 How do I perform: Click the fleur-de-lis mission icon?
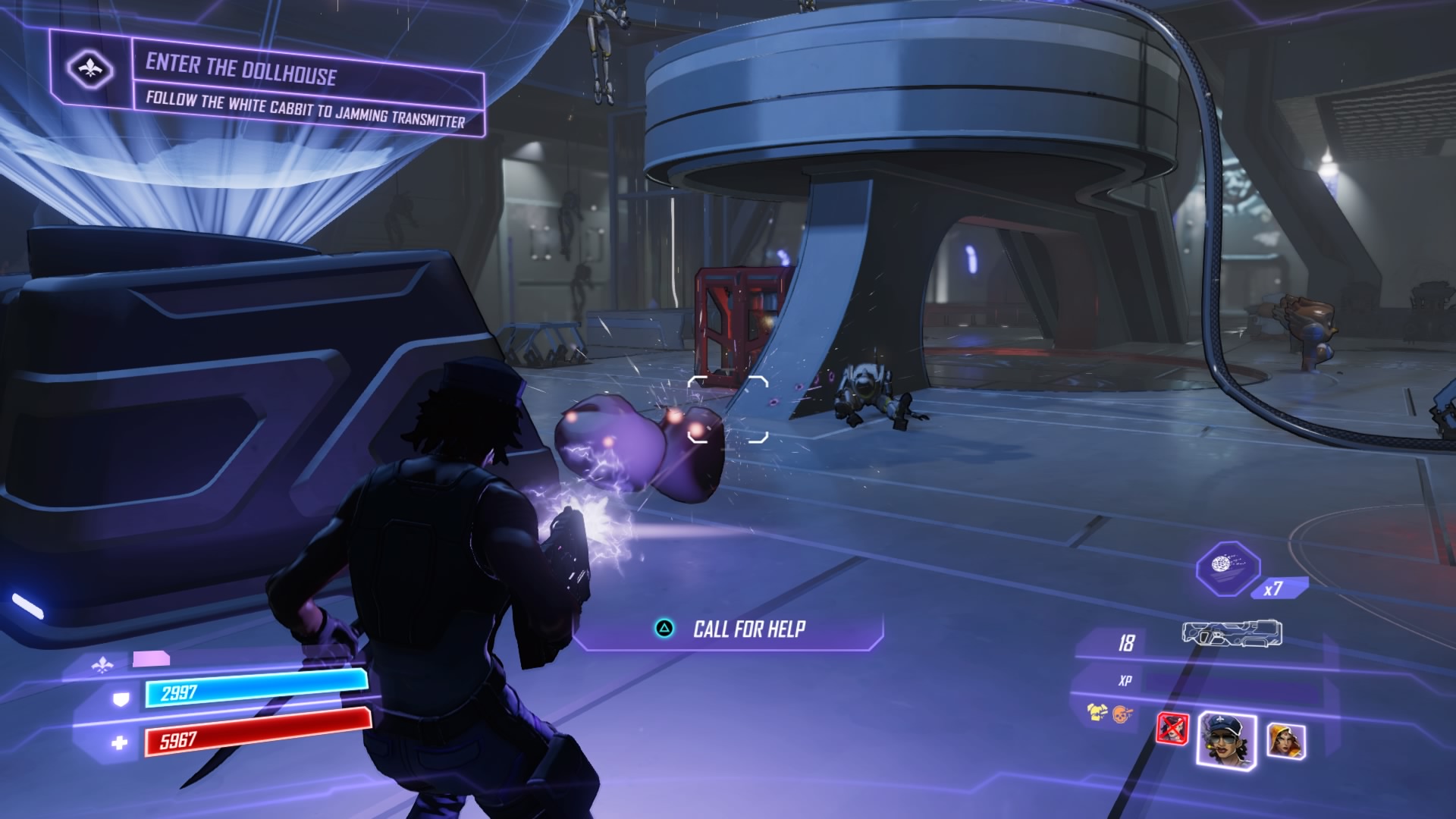(x=90, y=71)
